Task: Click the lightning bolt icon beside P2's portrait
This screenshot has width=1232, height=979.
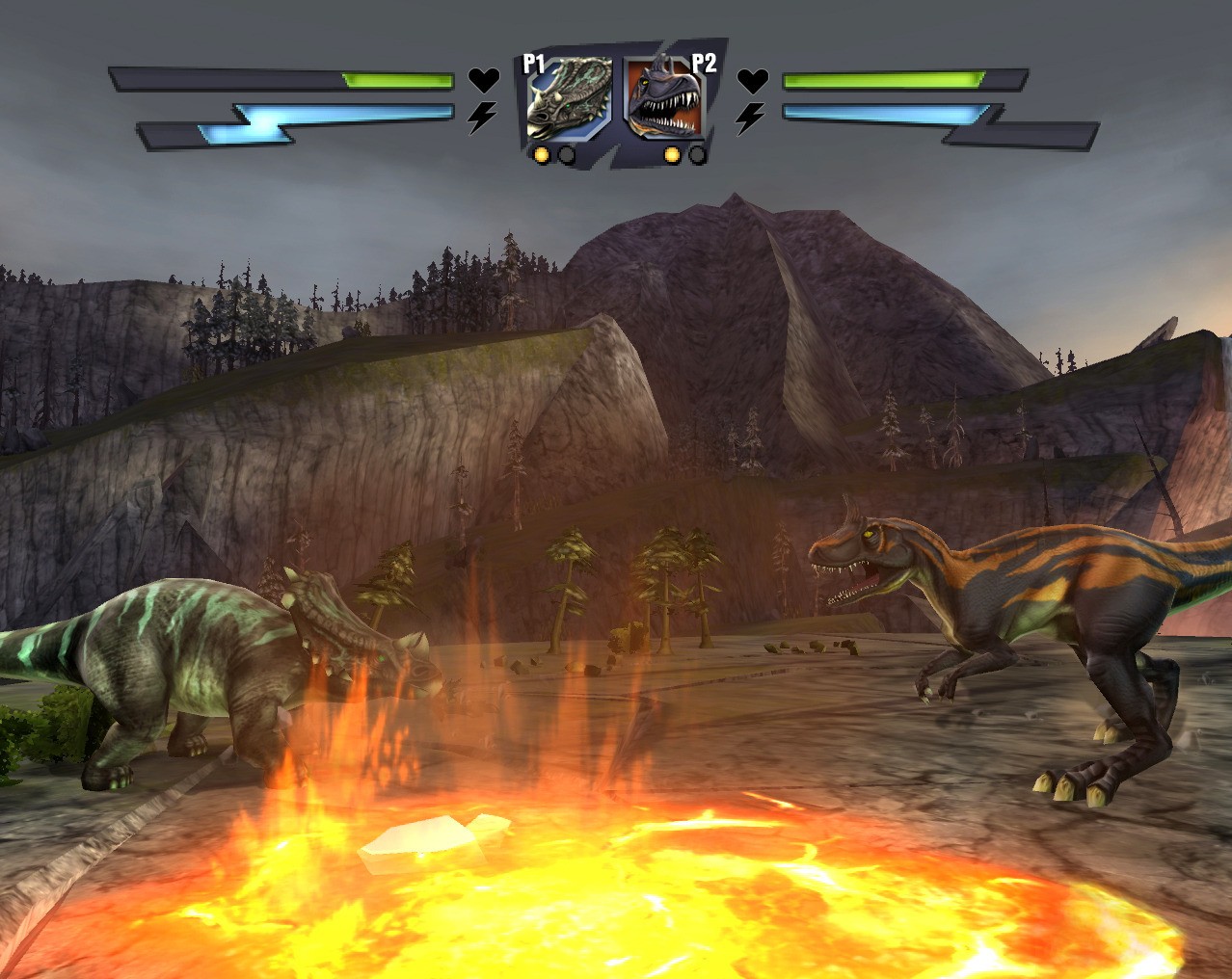Action: click(751, 118)
